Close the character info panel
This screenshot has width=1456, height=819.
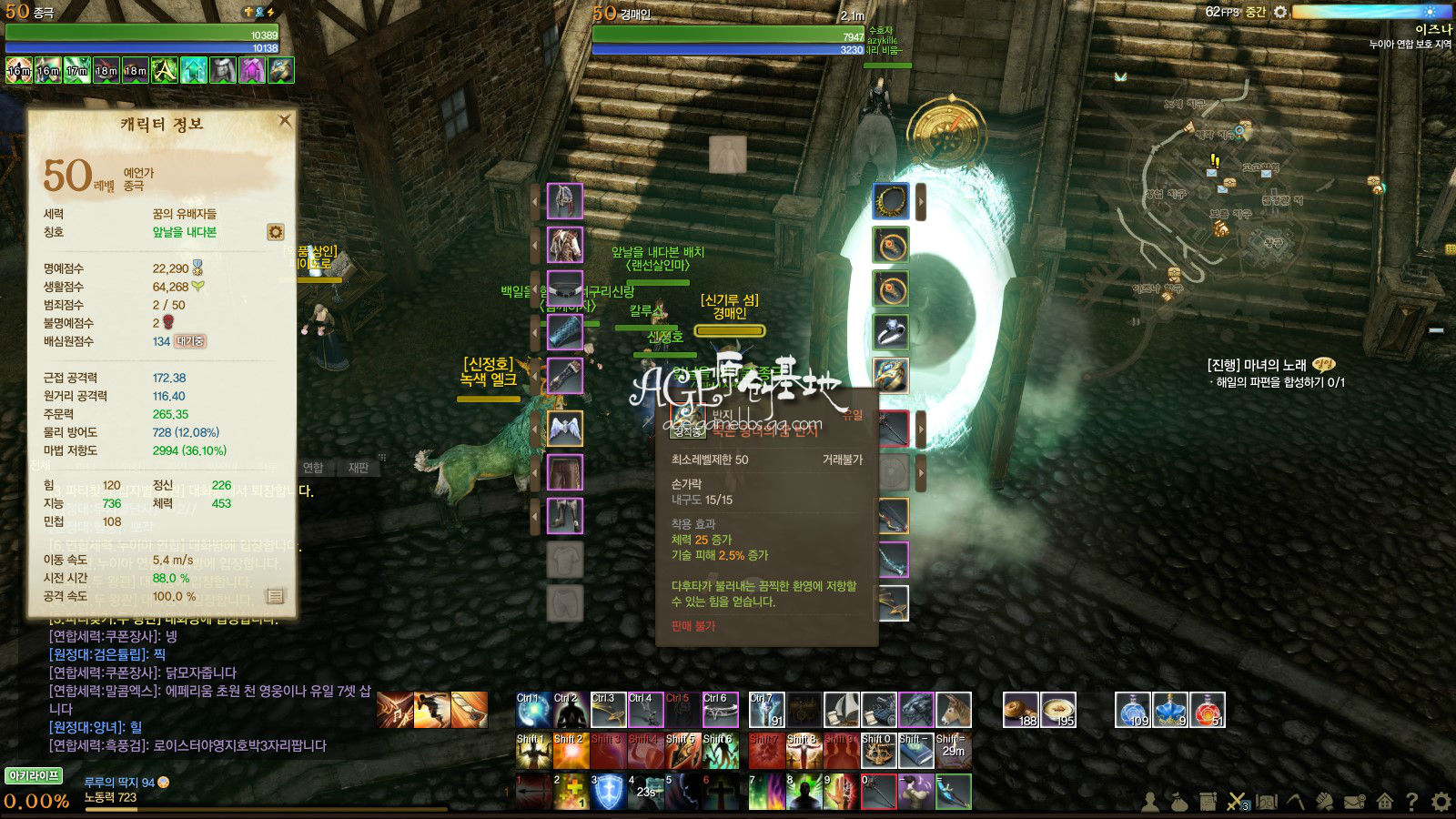coord(285,120)
